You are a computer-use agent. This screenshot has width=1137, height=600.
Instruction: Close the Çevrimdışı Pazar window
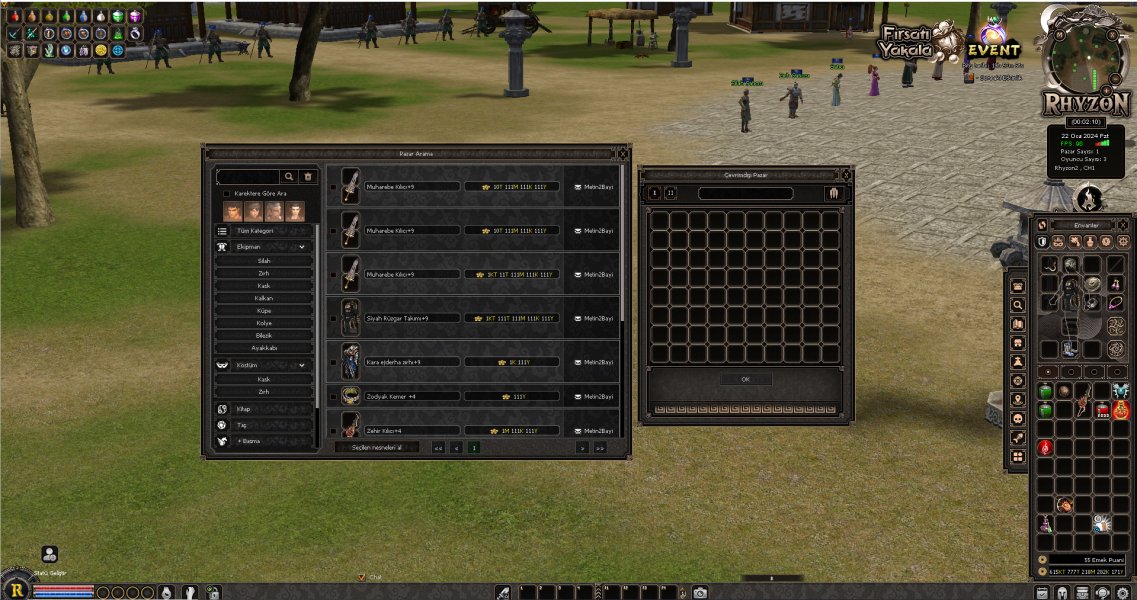846,174
